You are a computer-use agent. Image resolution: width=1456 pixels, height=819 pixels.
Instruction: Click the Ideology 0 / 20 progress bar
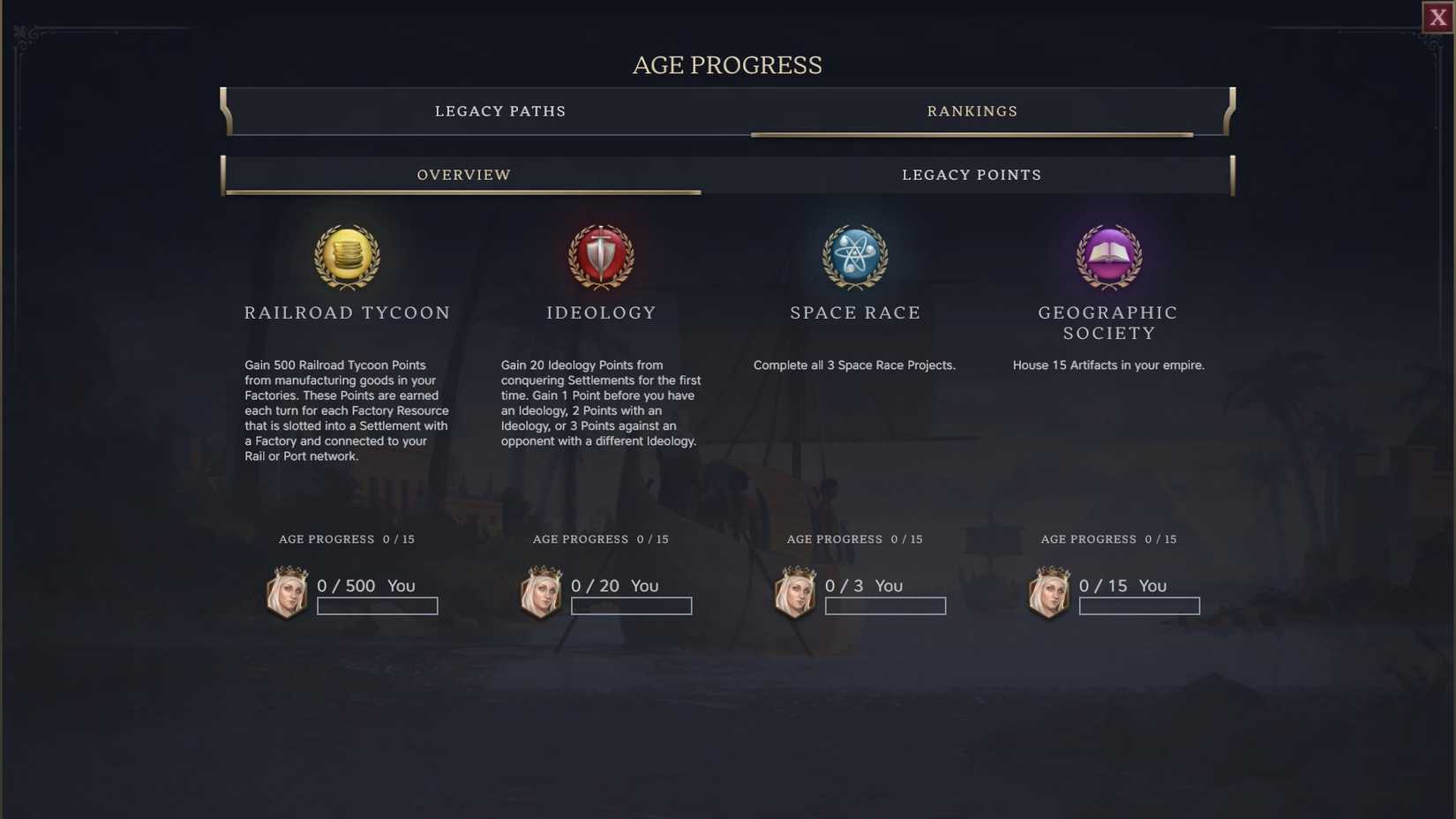pyautogui.click(x=631, y=606)
